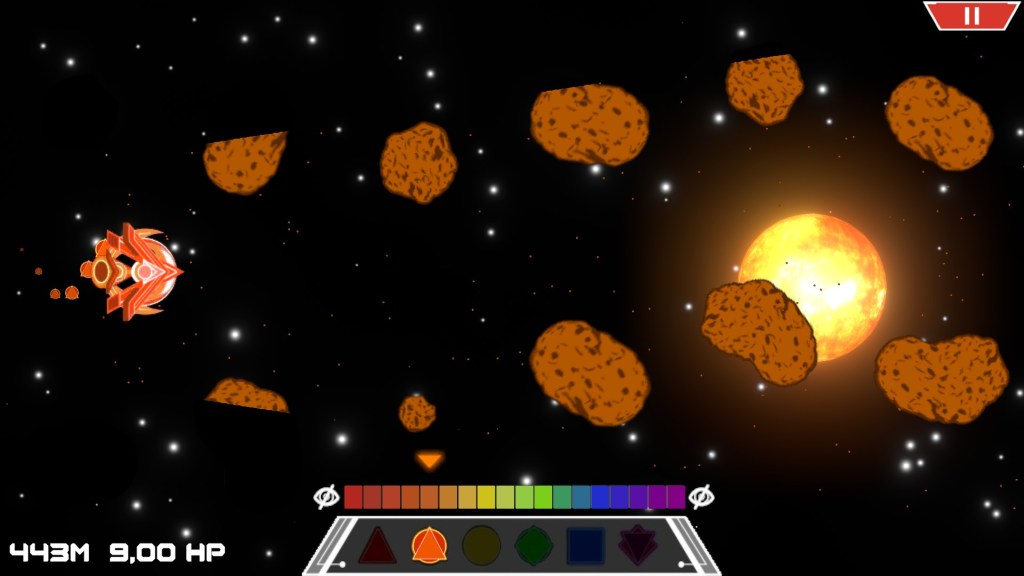Select the orange triangle-in-circle ship form
1024x576 pixels.
click(429, 546)
